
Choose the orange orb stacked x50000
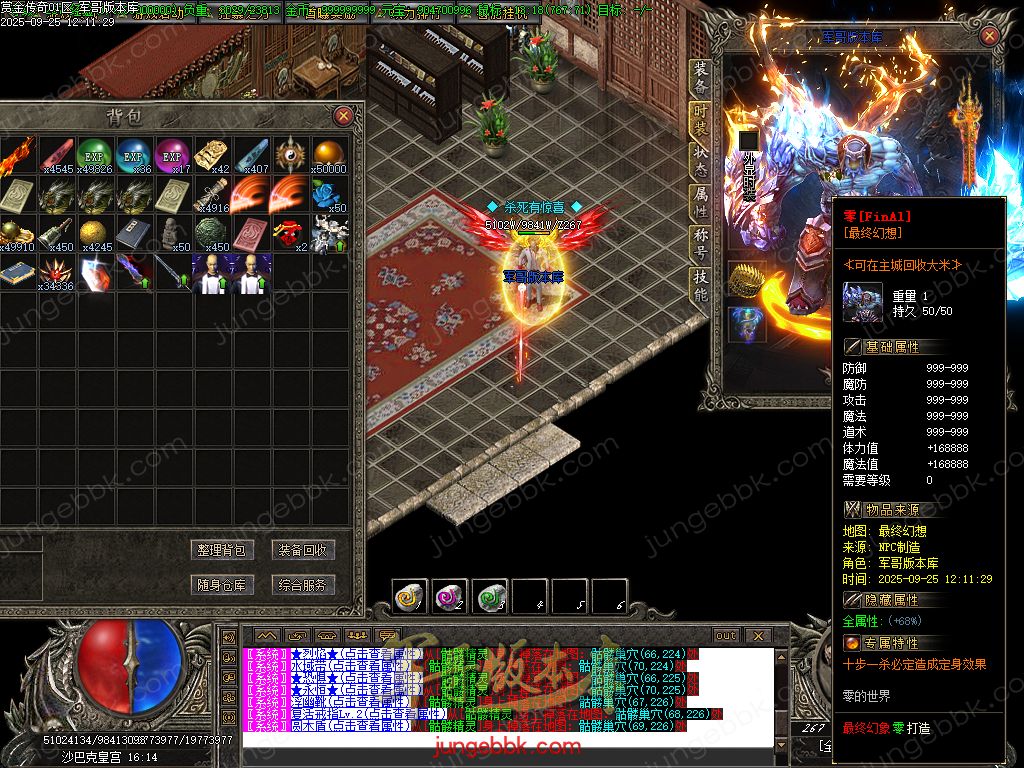[329, 155]
